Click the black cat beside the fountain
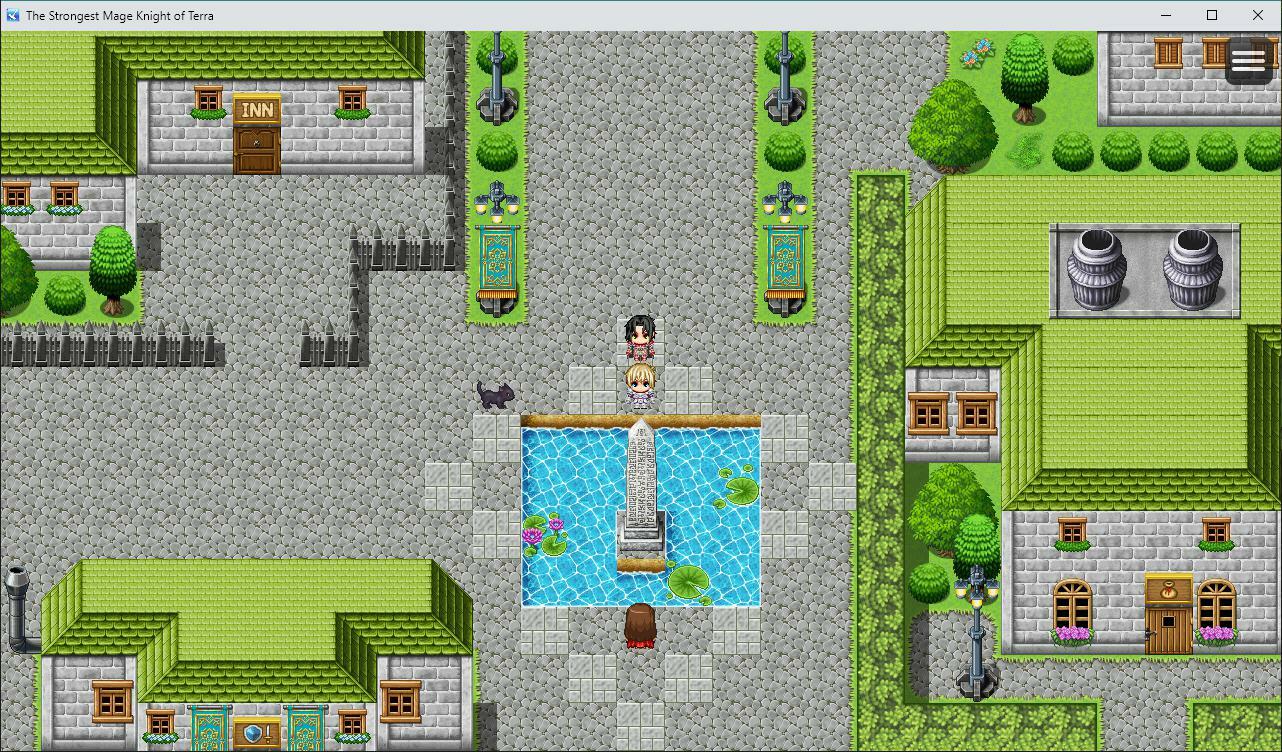1282x752 pixels. 494,394
